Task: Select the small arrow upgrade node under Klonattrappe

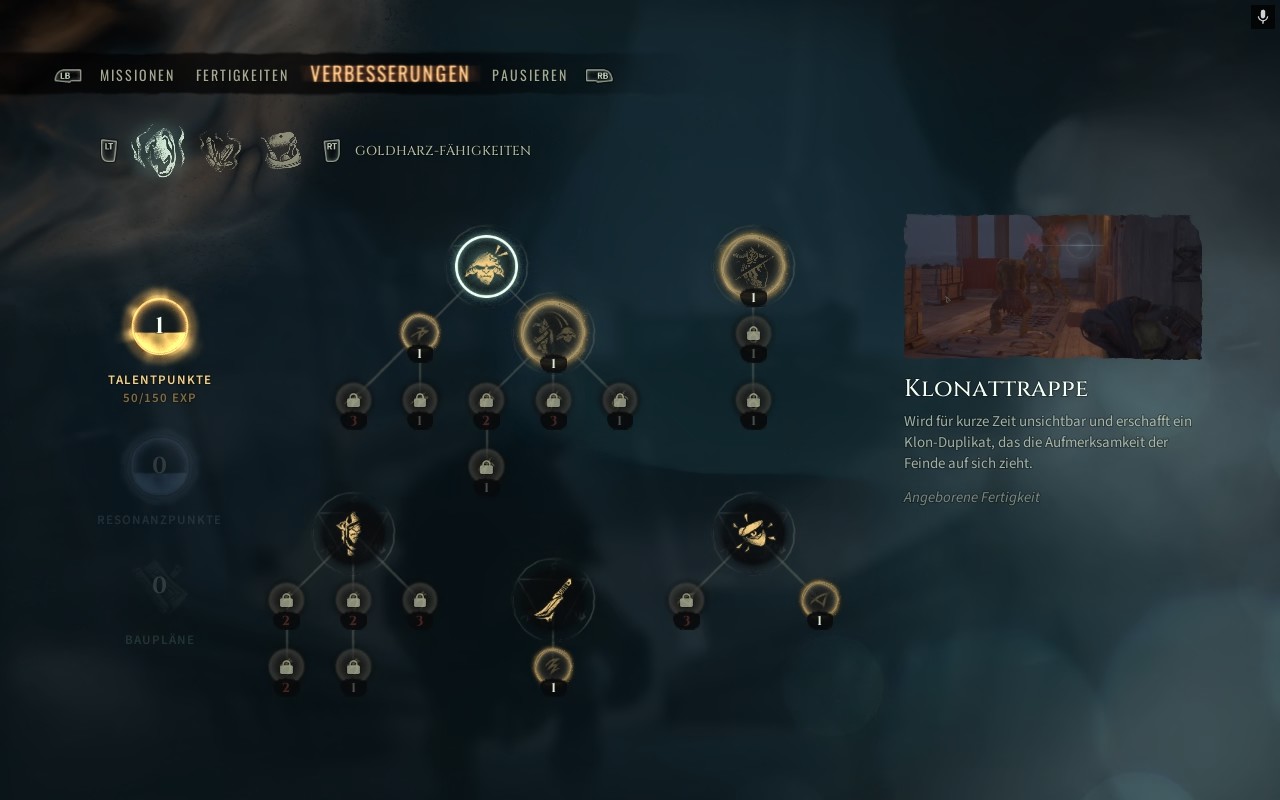Action: (x=420, y=332)
